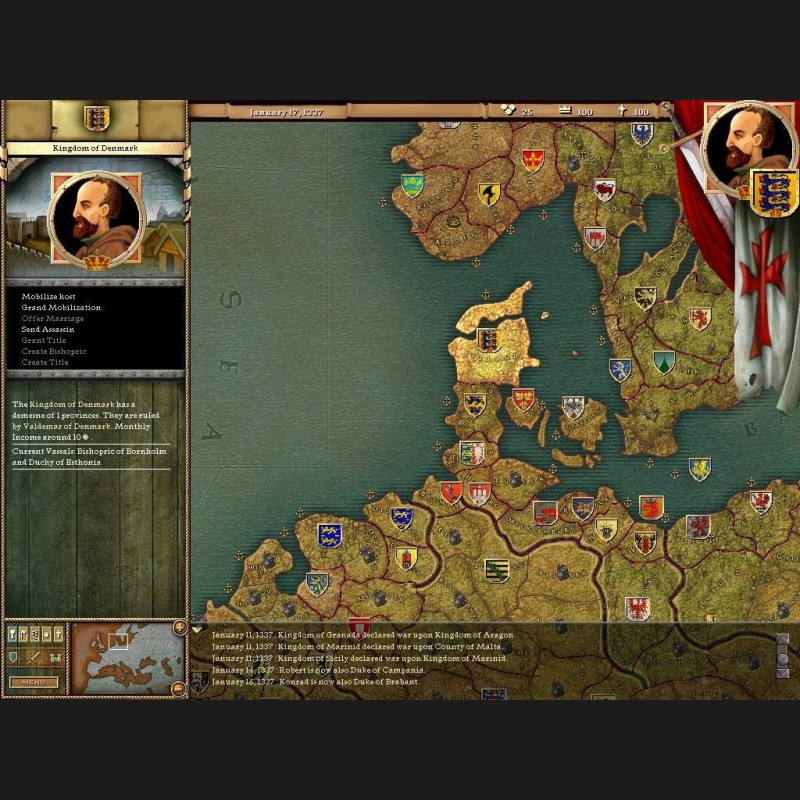Viewport: 800px width, 800px height.
Task: Select the cross map mode icon
Action: click(x=58, y=634)
